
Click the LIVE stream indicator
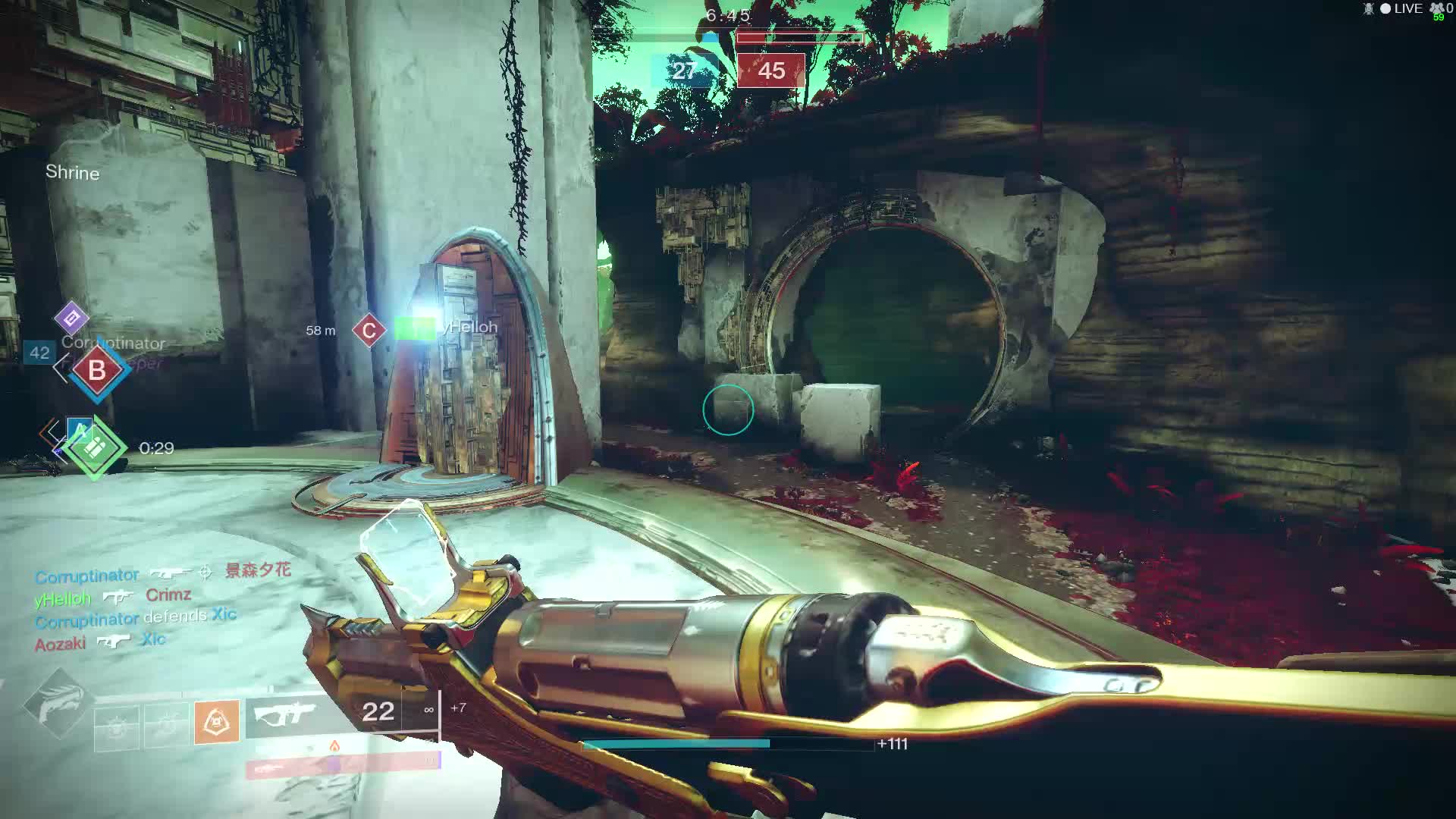pyautogui.click(x=1401, y=8)
